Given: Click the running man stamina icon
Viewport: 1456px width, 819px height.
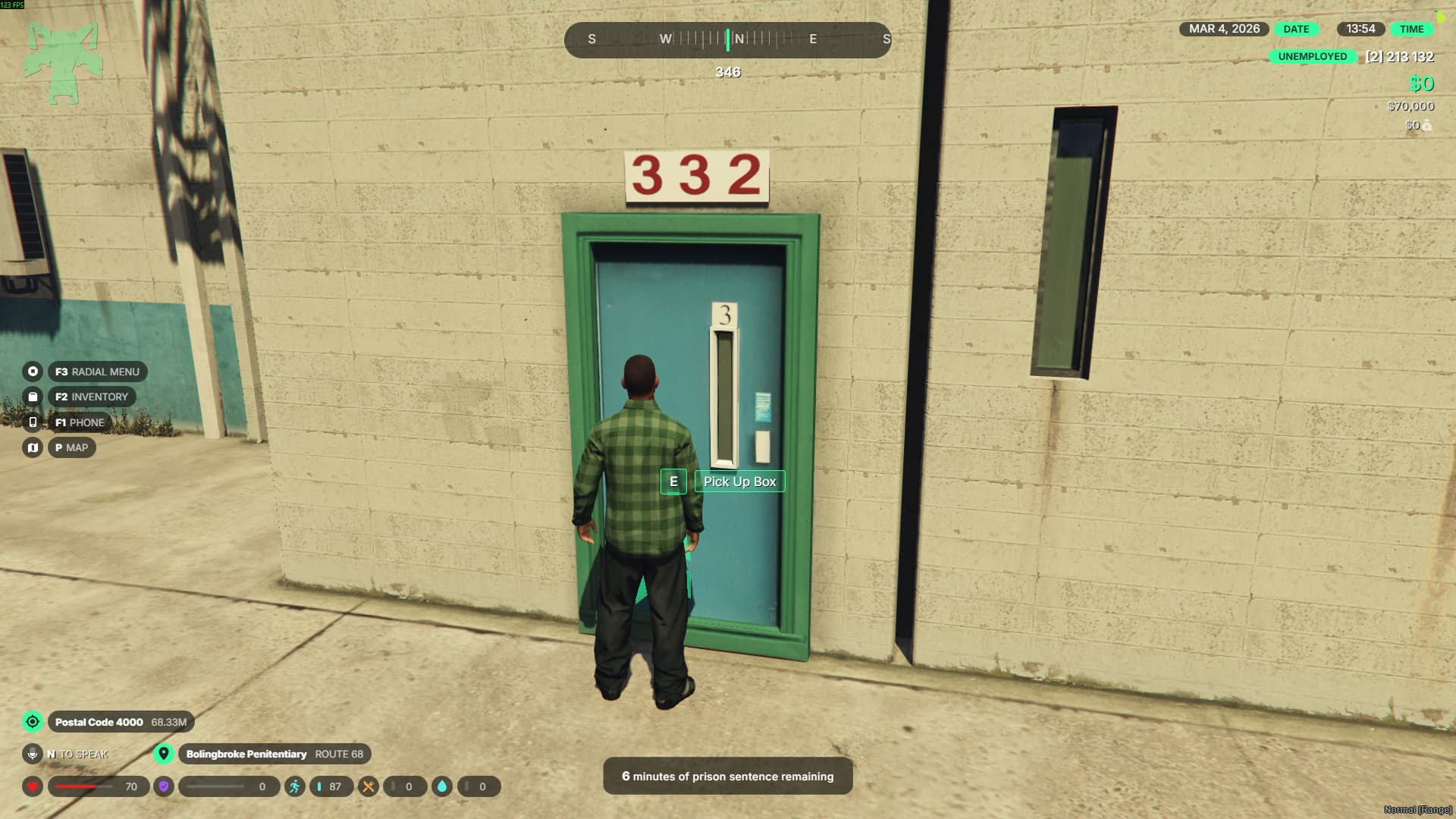Looking at the screenshot, I should (x=295, y=786).
